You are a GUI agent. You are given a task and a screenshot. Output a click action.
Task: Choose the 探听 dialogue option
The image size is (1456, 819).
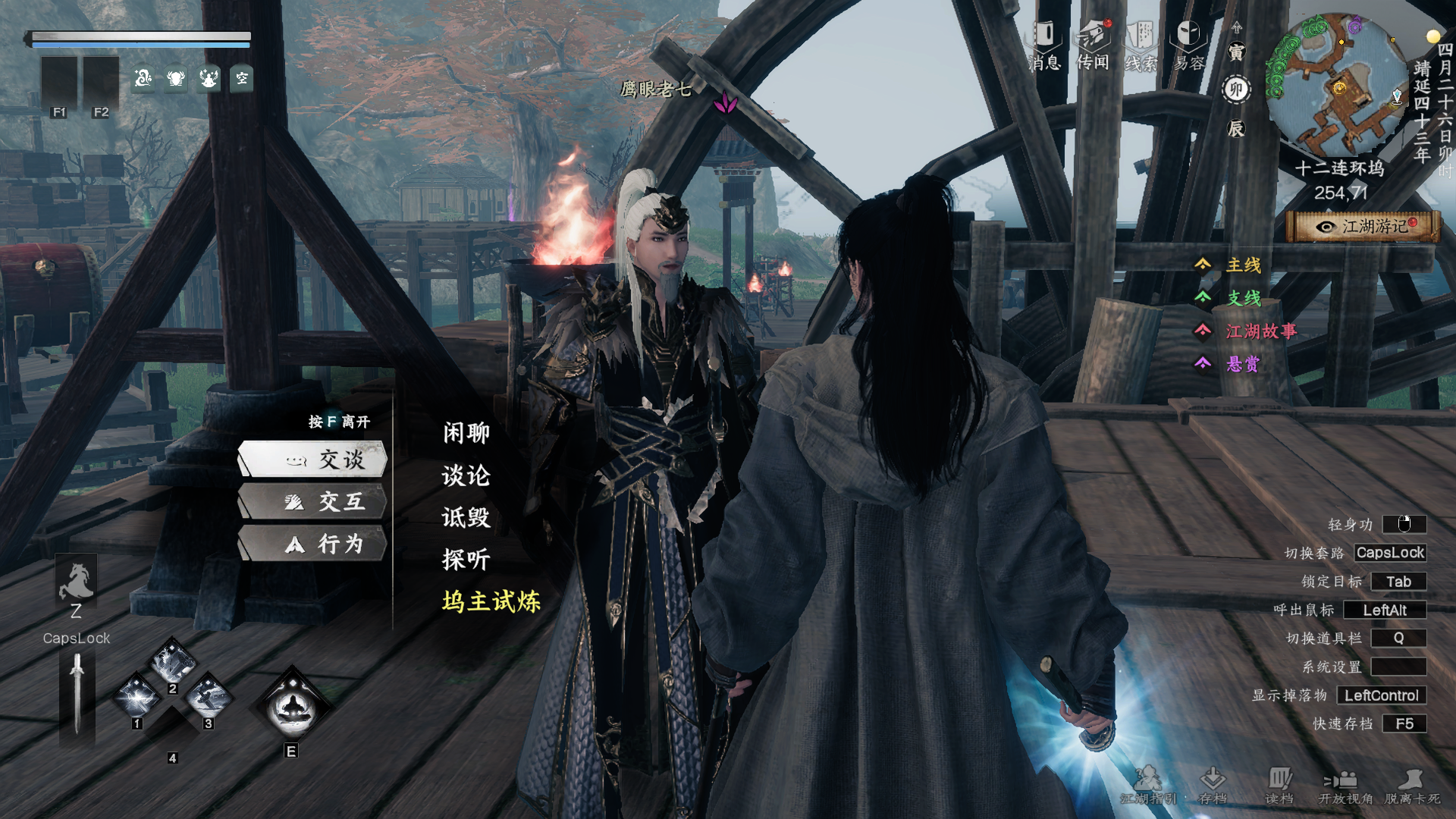pos(466,560)
